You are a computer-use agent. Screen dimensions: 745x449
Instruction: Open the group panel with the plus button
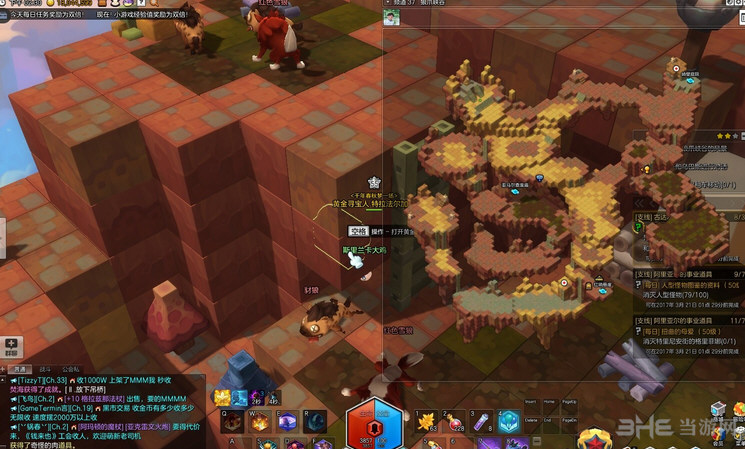11,344
